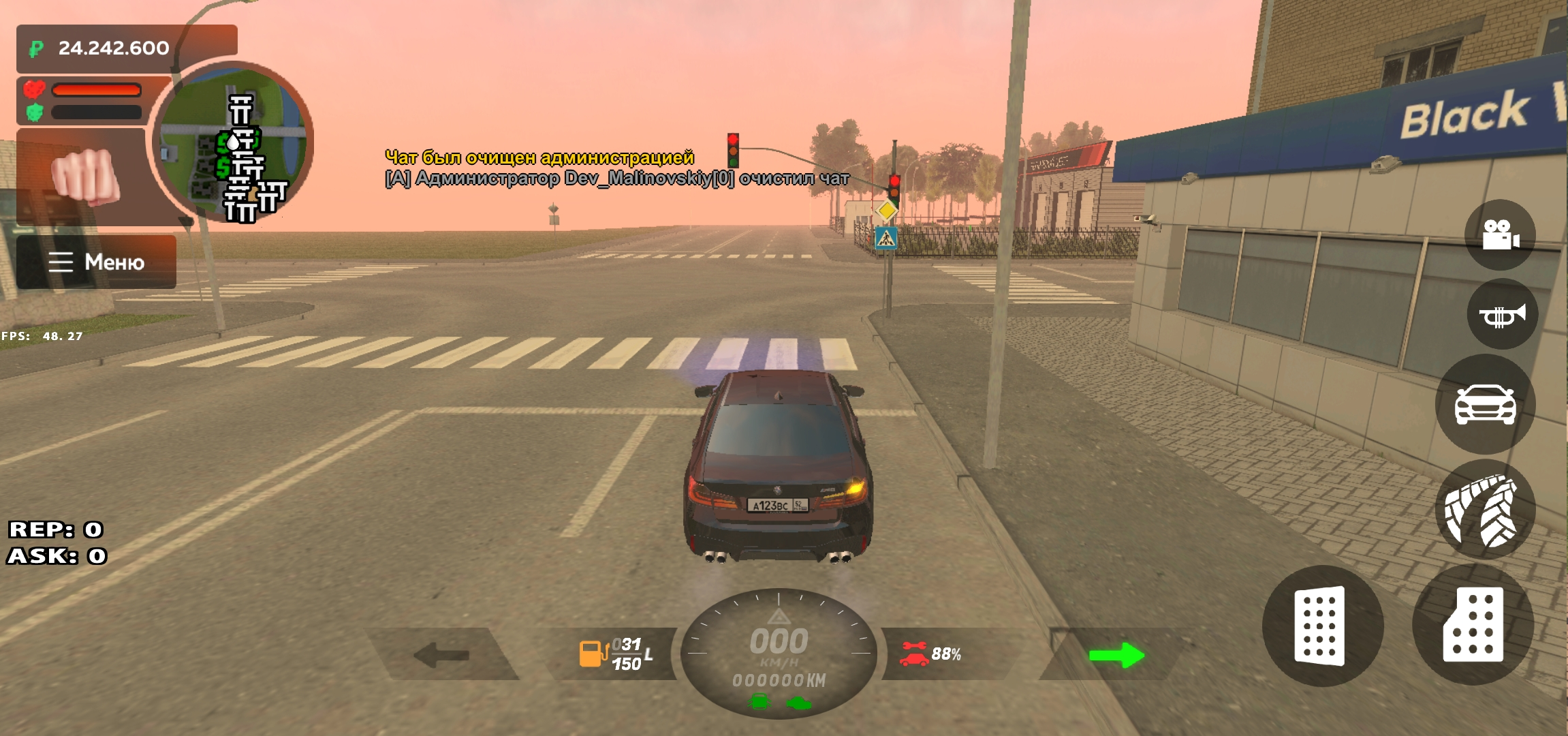Honk the horn using the trumpet button
The width and height of the screenshot is (1568, 736).
tap(1501, 315)
